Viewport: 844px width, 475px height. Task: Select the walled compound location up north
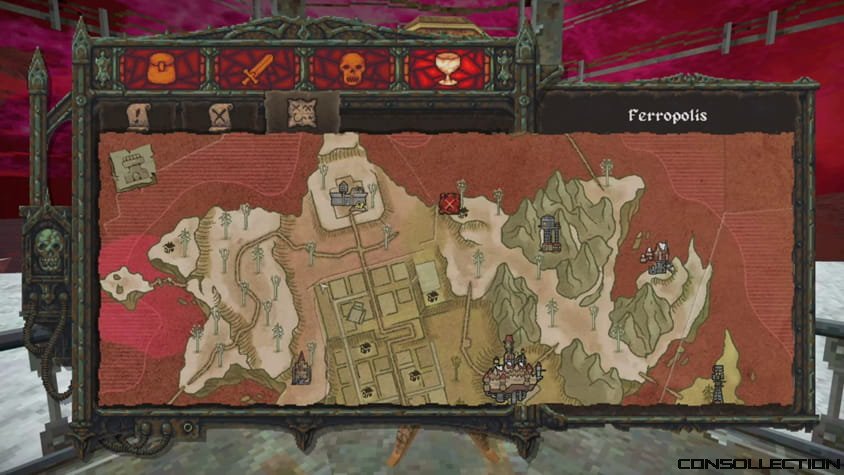(349, 192)
